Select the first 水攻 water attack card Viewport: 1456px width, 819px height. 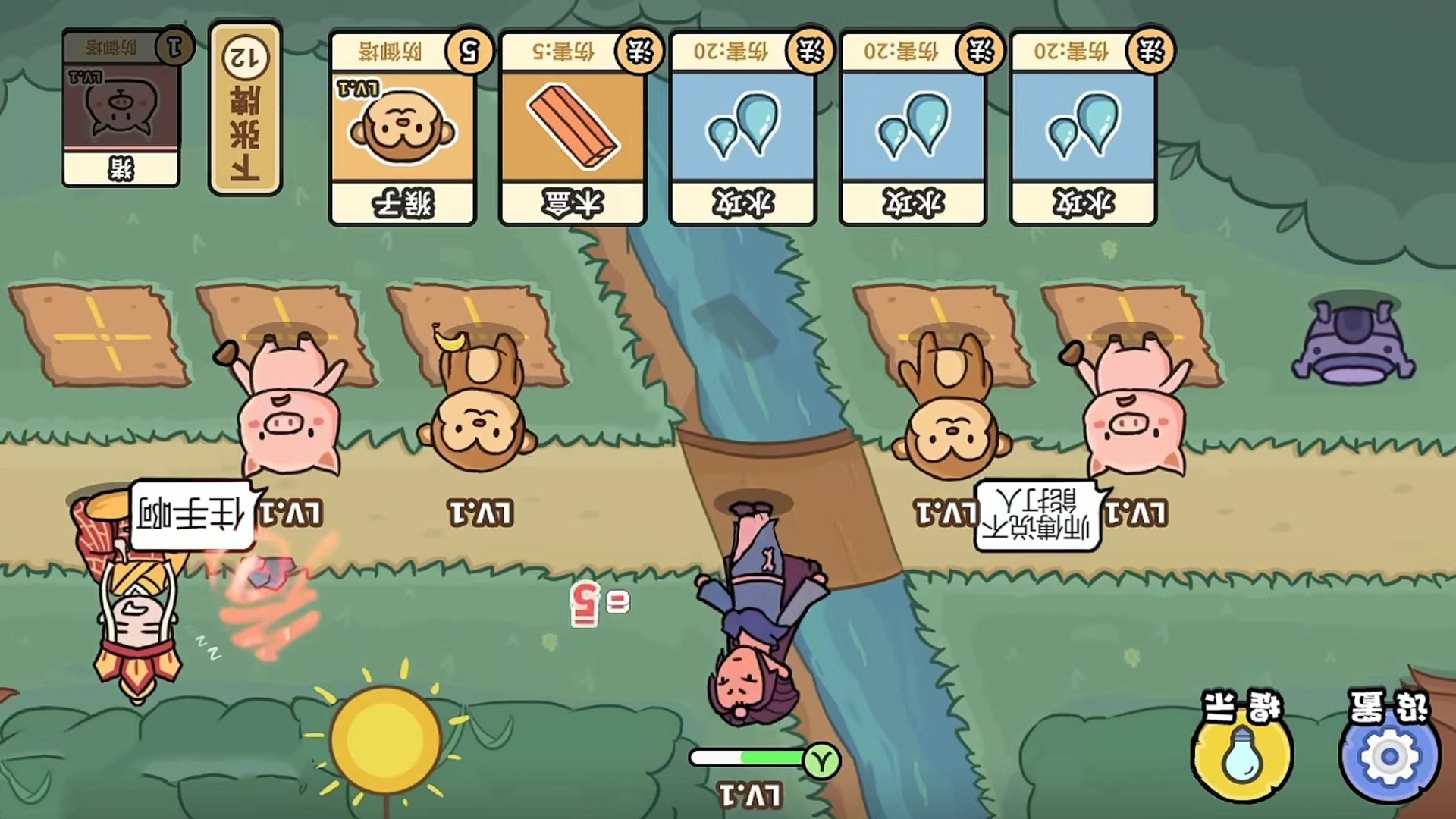(x=742, y=125)
